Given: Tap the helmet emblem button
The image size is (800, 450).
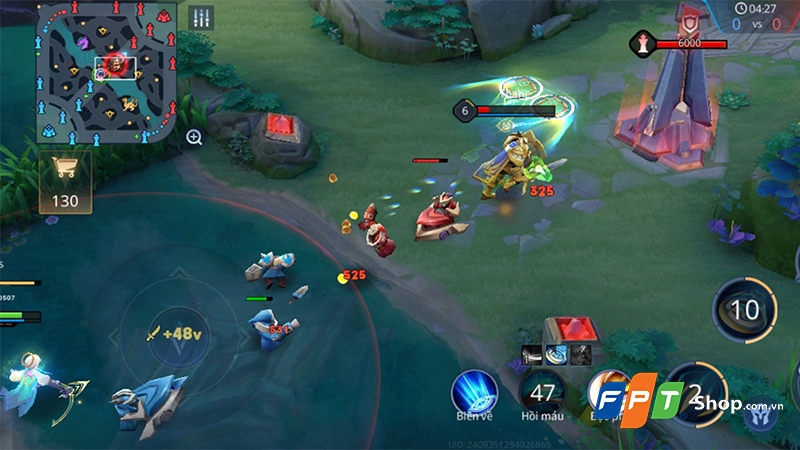Looking at the screenshot, I should coord(760,415).
